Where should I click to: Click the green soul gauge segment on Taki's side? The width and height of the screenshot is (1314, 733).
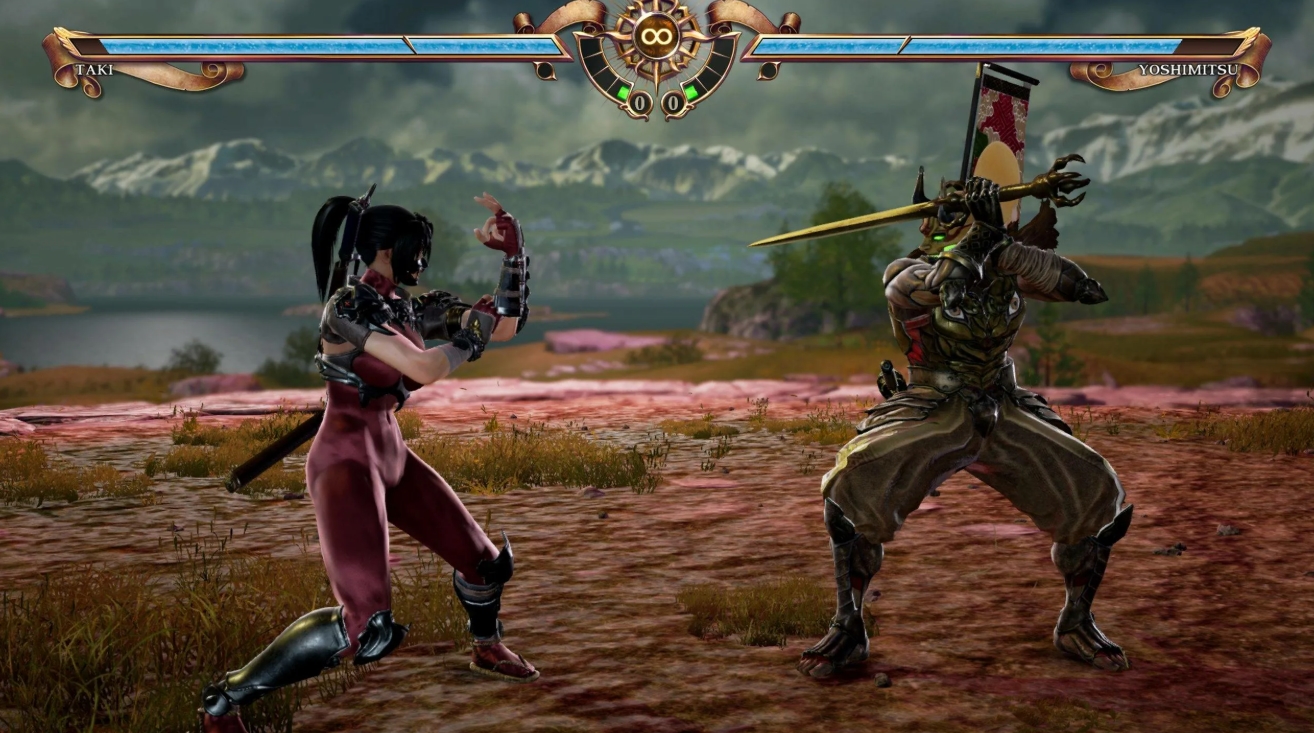click(x=622, y=90)
